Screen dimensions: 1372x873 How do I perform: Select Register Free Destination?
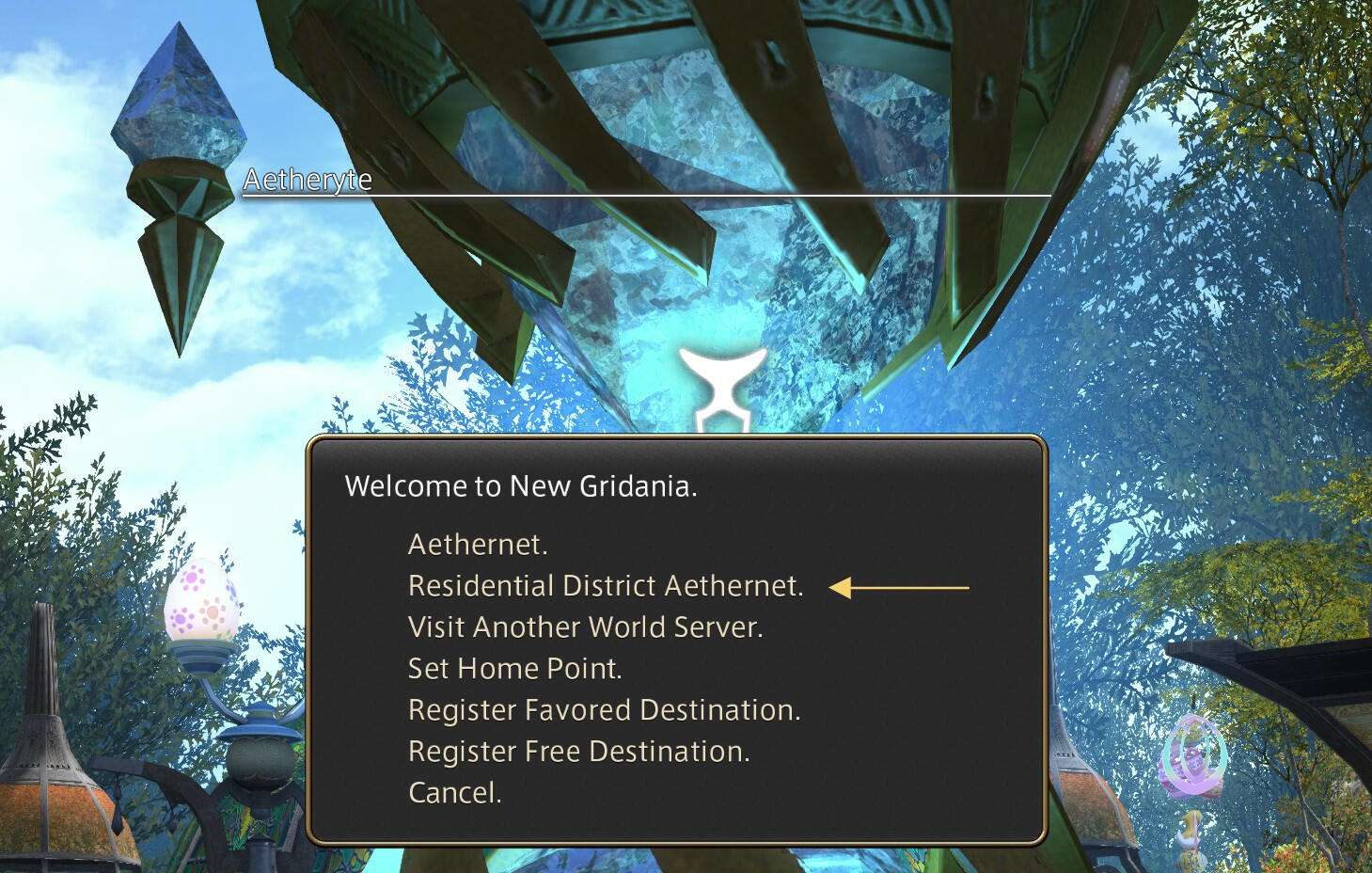coord(578,752)
